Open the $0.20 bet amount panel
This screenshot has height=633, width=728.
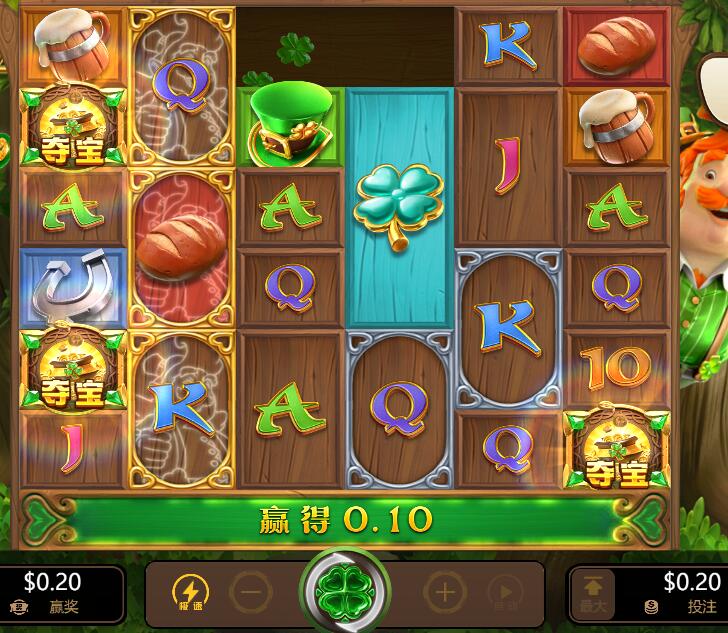coord(680,592)
